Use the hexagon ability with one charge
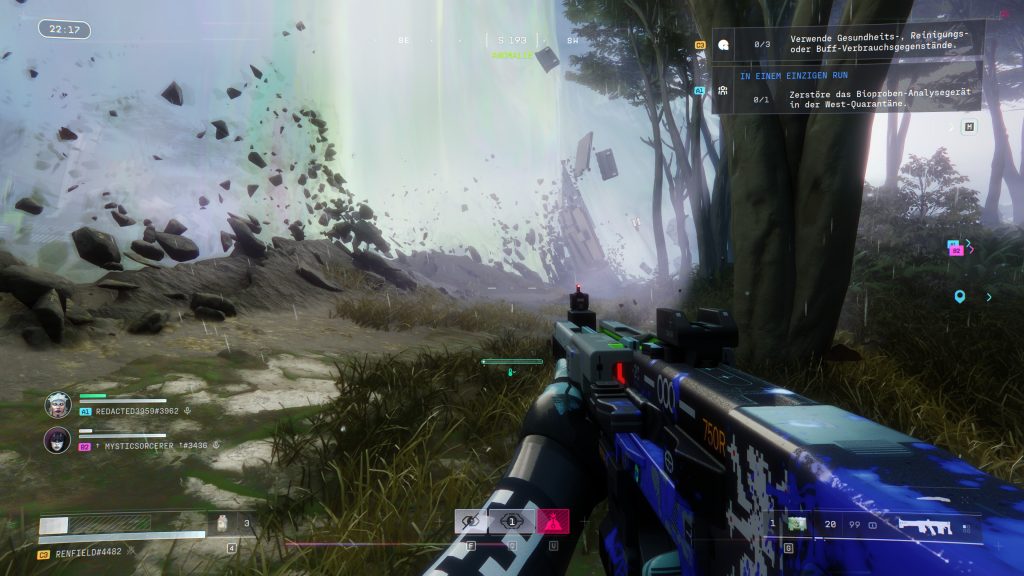Screen dimensions: 1024x576 511,520
